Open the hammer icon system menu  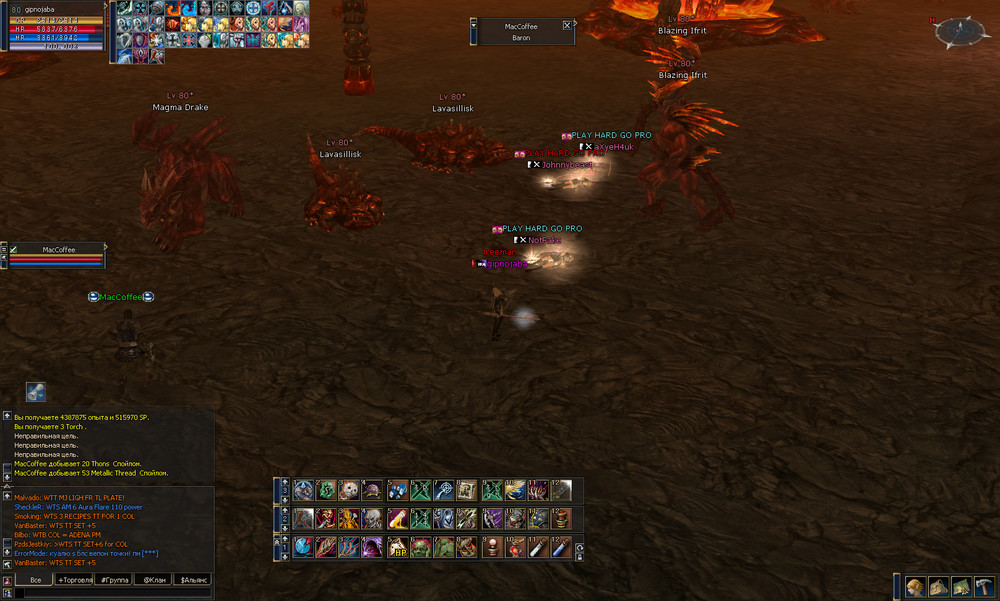click(x=983, y=587)
